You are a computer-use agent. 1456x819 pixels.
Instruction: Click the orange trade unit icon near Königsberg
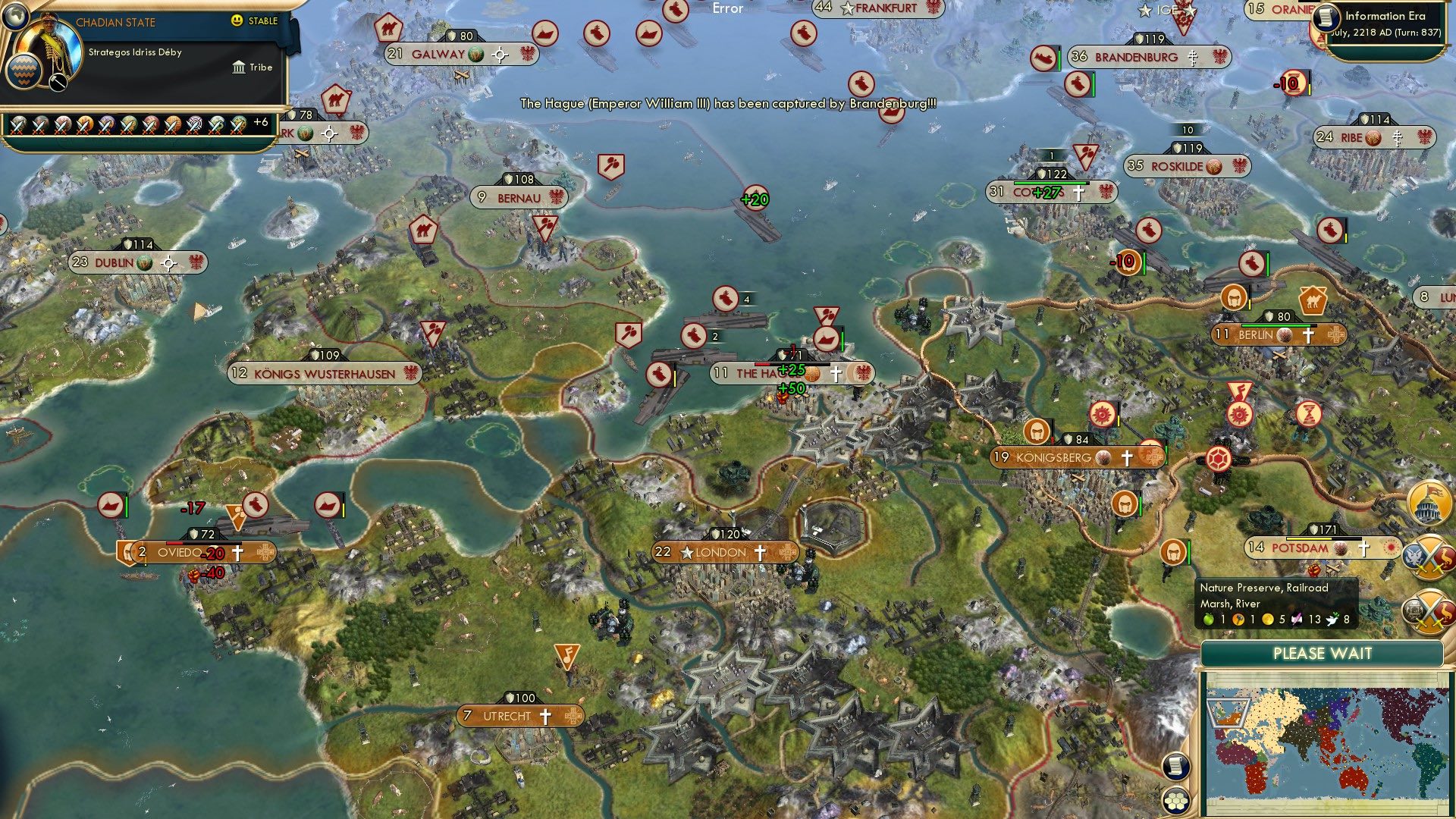[x=1036, y=430]
